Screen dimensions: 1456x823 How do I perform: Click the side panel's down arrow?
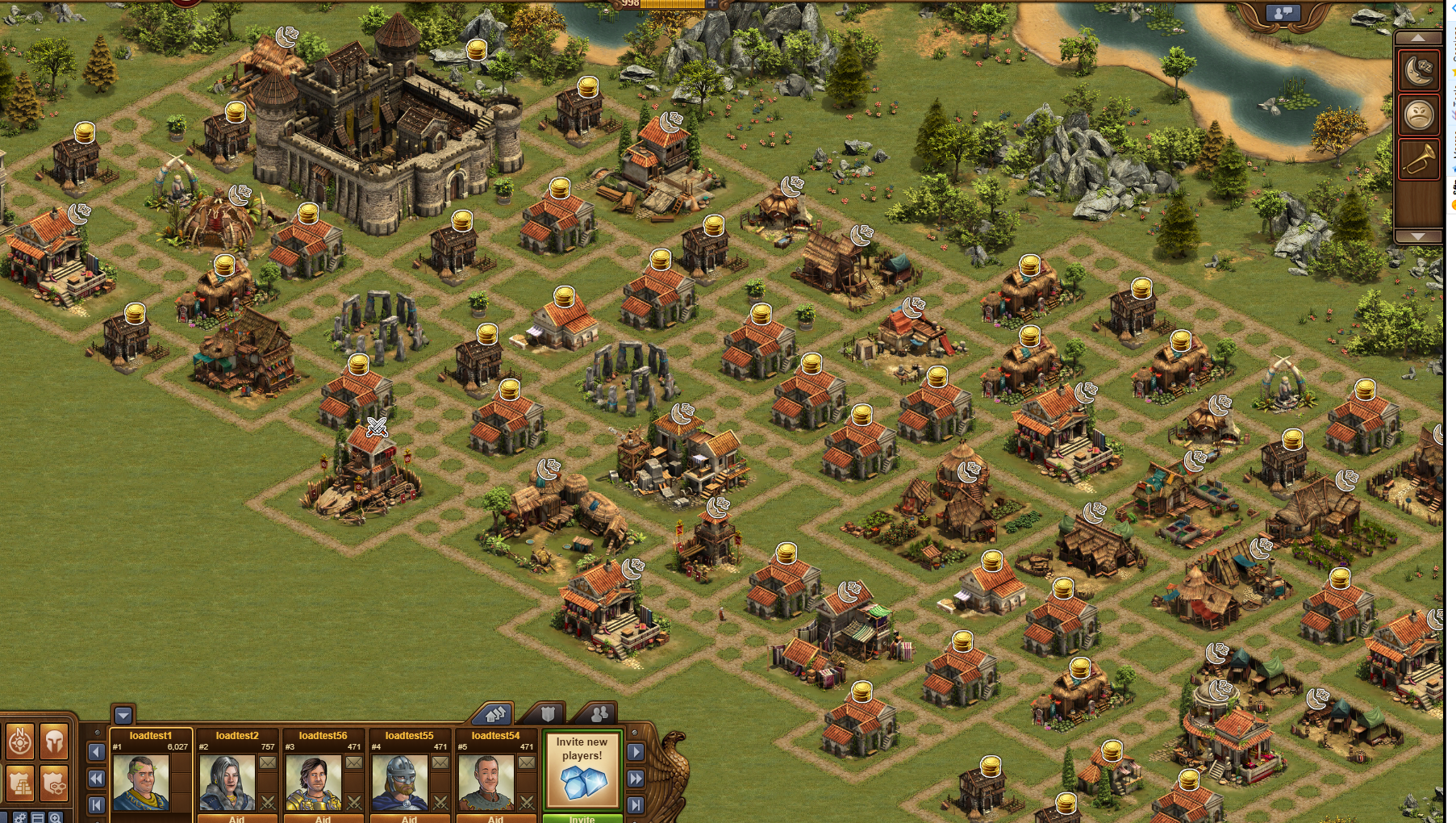(1418, 236)
